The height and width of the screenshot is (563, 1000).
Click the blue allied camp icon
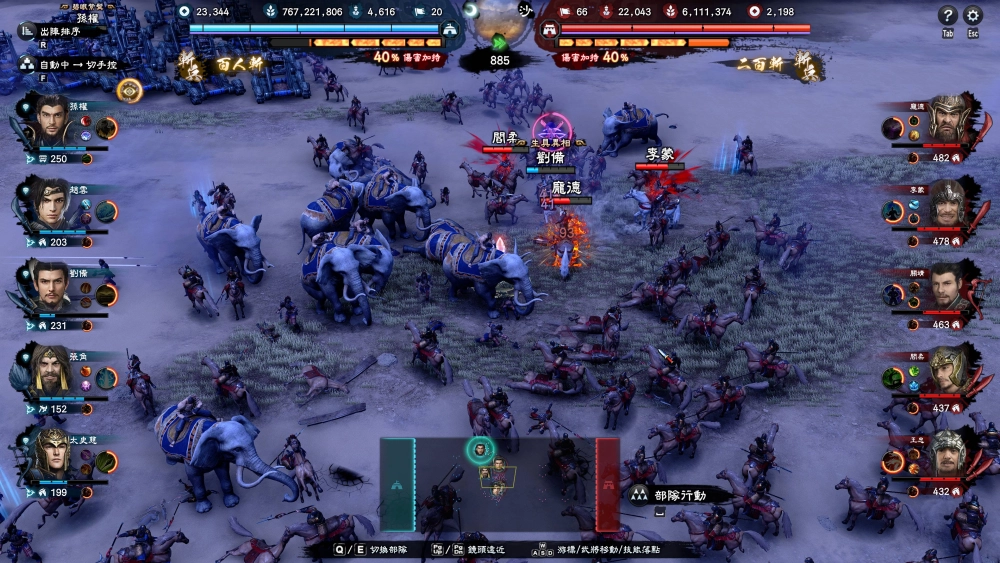(450, 30)
